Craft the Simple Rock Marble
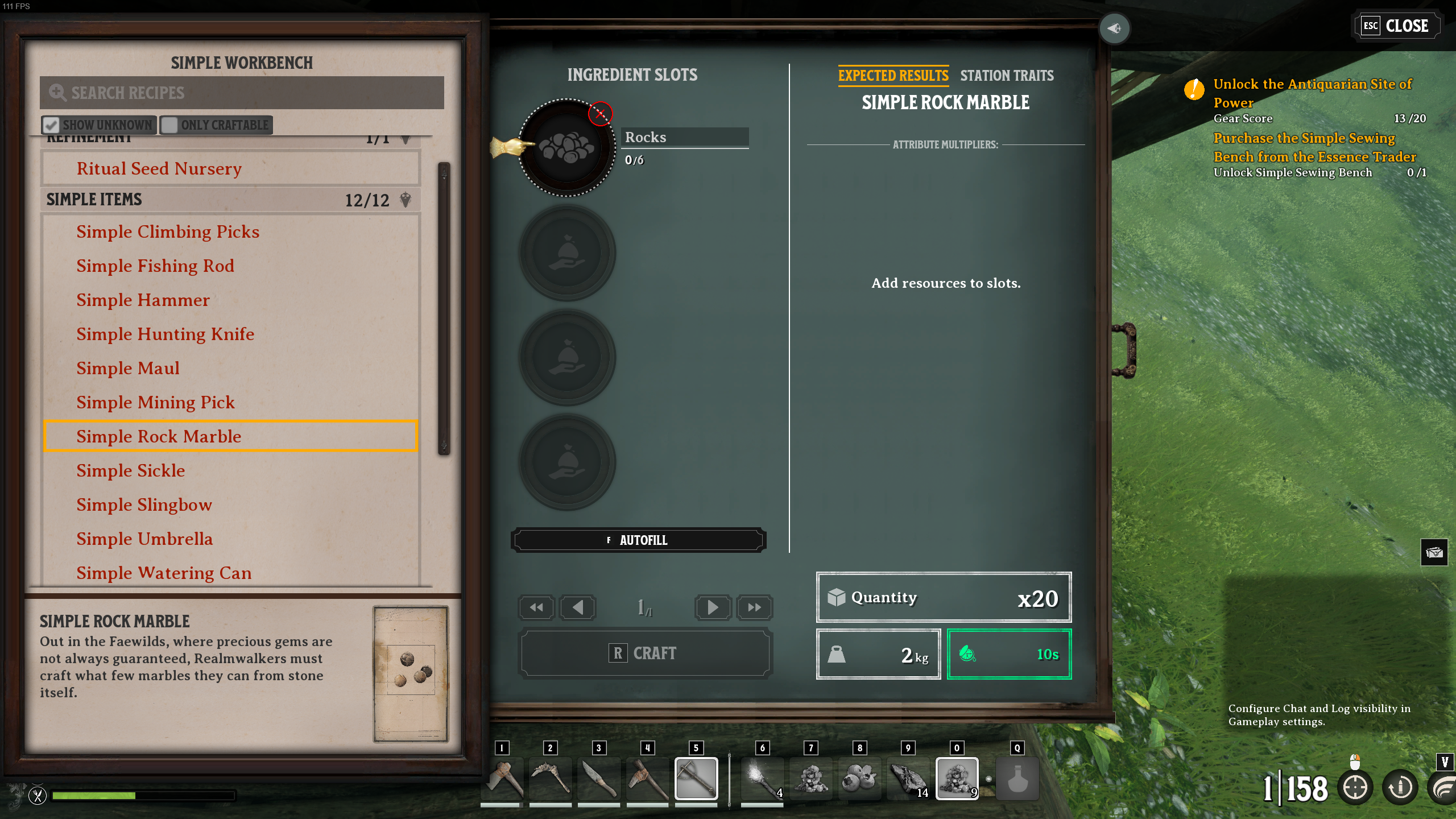This screenshot has width=1456, height=819. 645,653
